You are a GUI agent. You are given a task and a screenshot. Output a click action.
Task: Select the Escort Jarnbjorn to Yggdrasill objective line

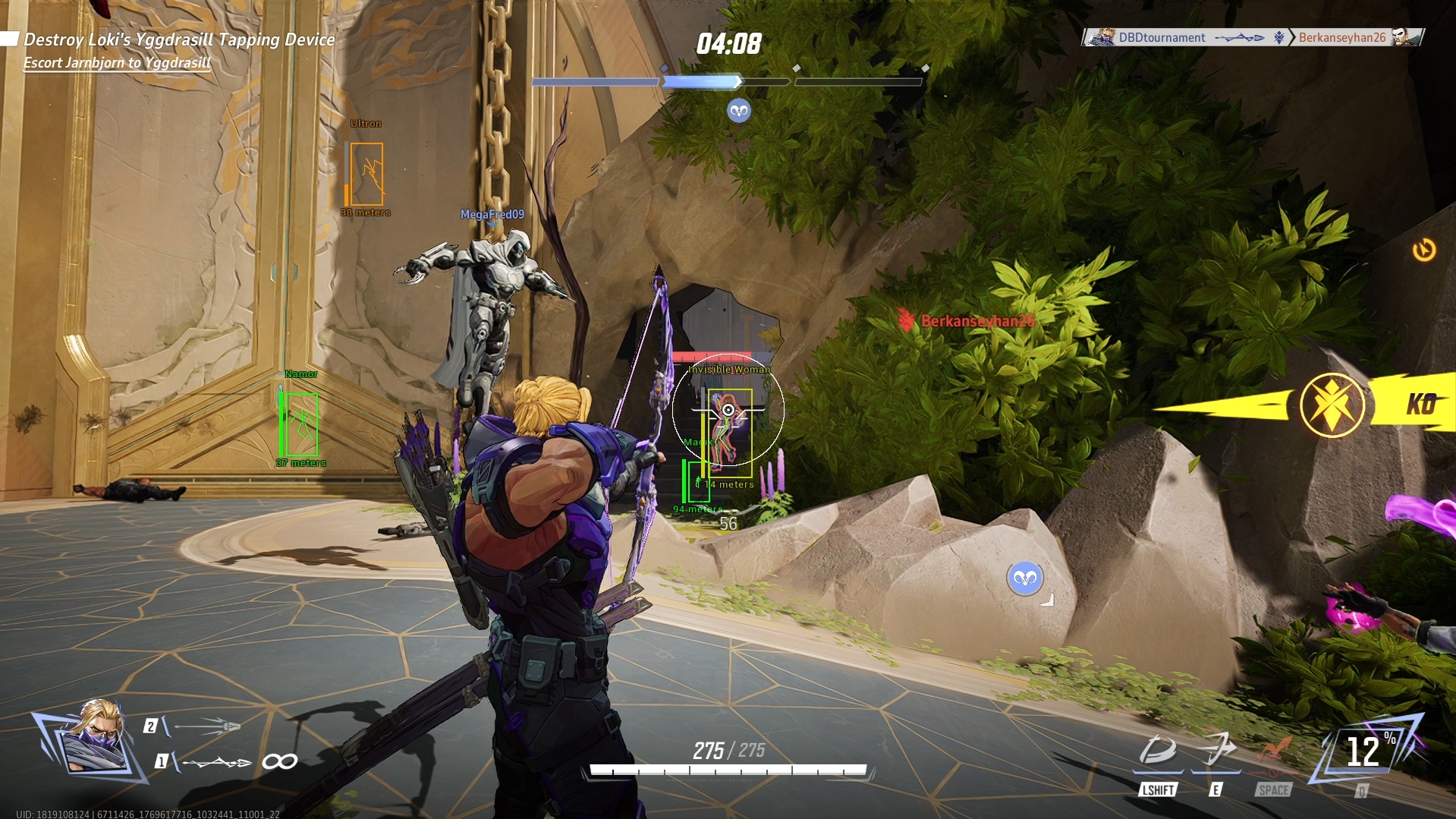click(x=117, y=63)
